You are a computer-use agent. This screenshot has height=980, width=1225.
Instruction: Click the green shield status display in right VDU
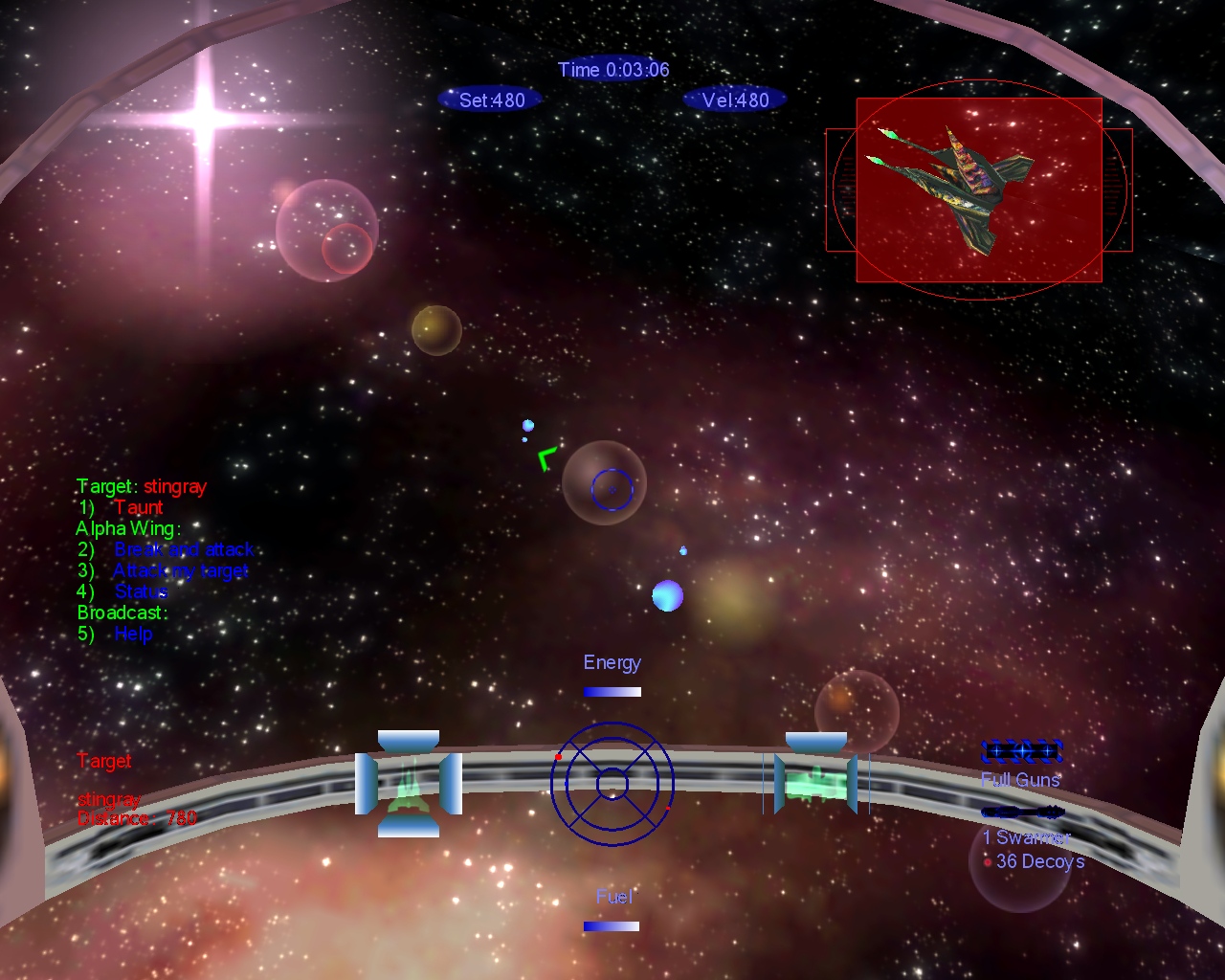tap(816, 785)
